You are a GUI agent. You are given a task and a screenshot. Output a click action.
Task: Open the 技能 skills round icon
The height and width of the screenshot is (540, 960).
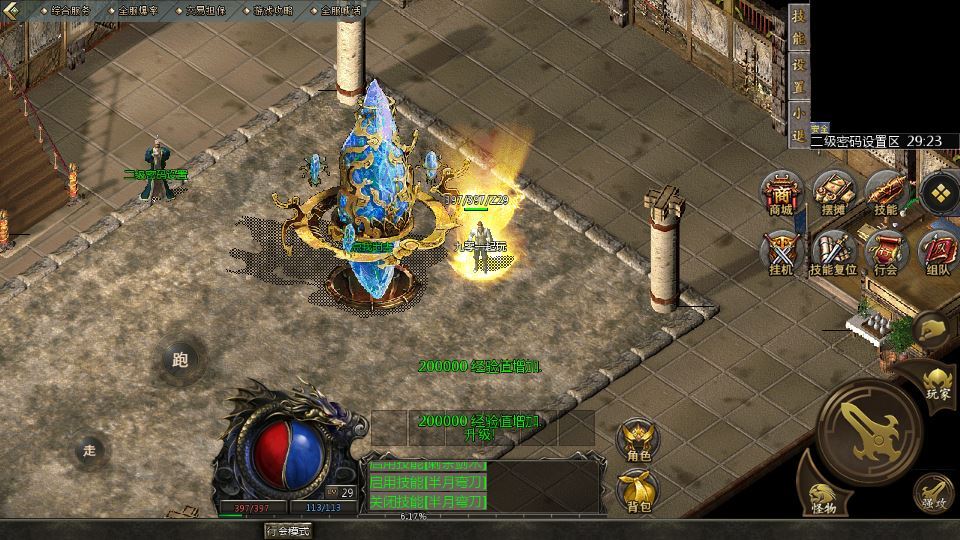[885, 193]
